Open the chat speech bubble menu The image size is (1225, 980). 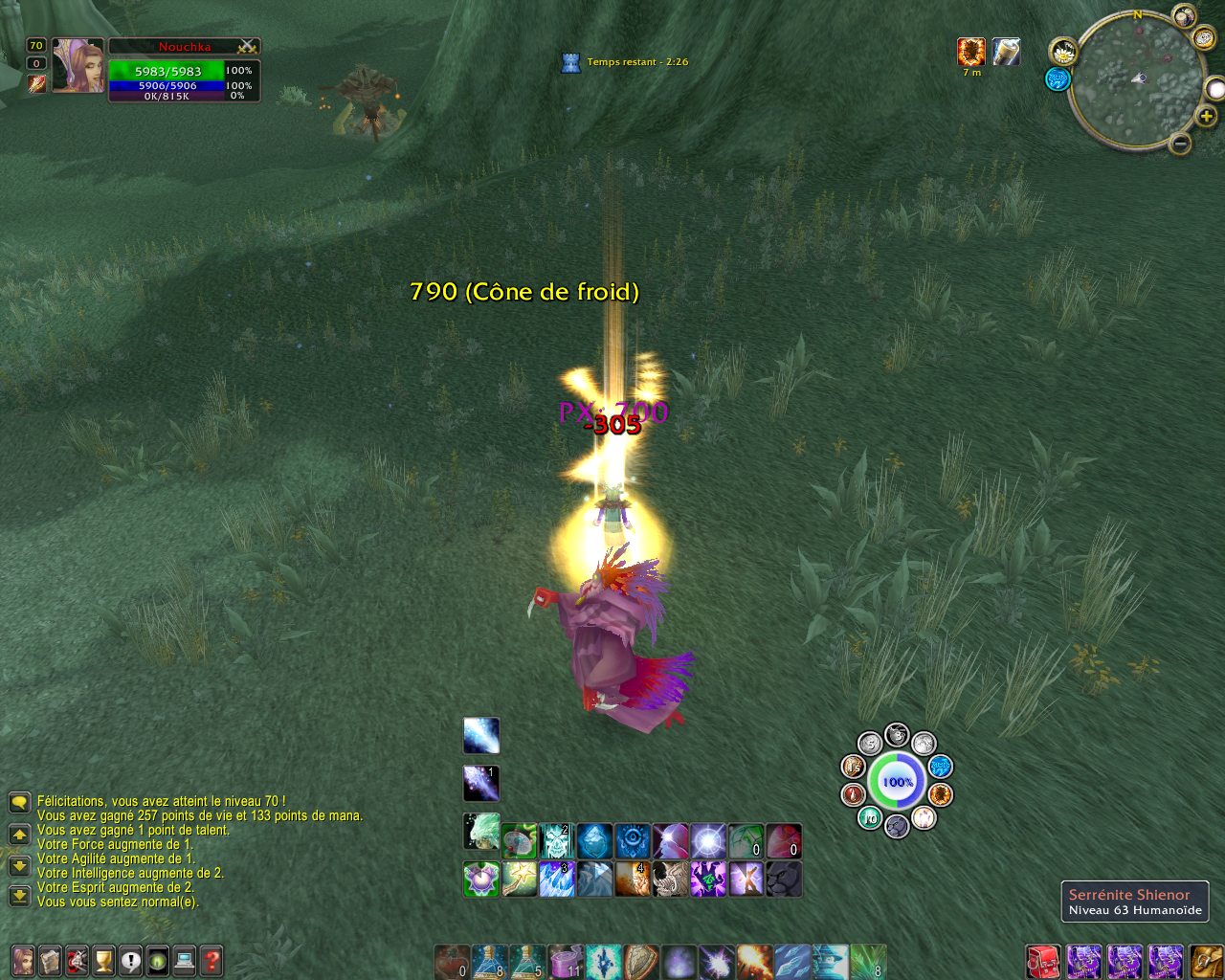coord(19,802)
